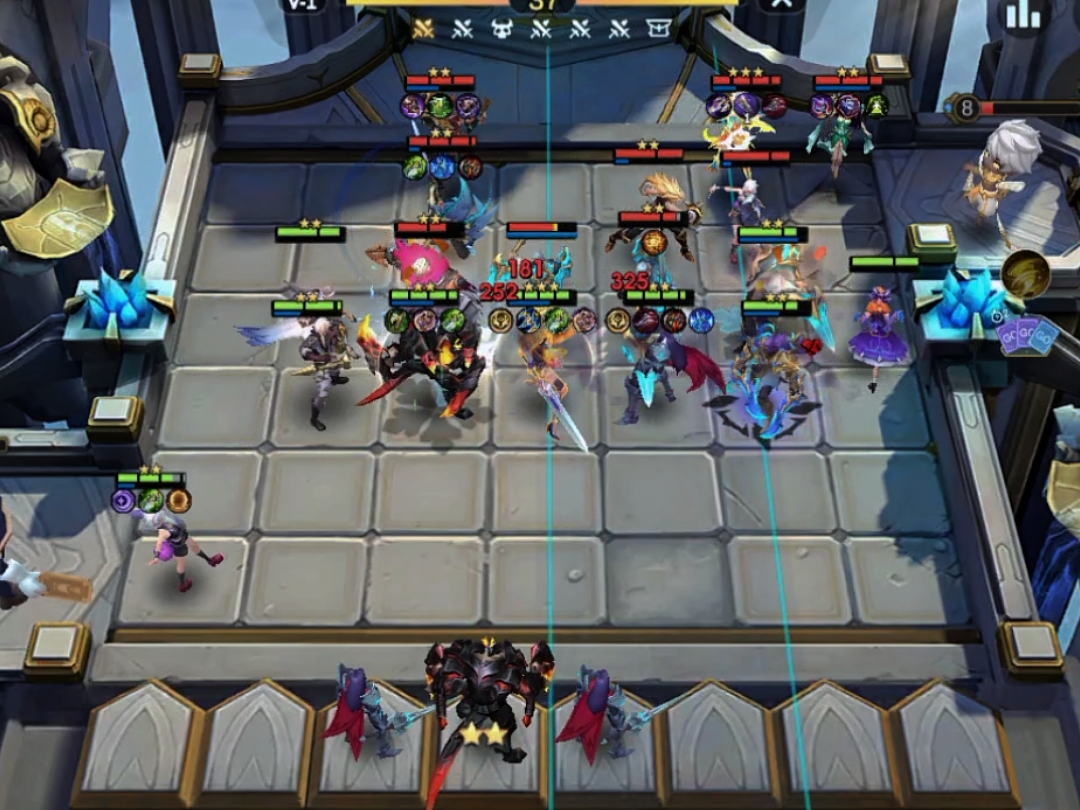
Task: Tap the treasure chest round icon
Action: pyautogui.click(x=658, y=29)
